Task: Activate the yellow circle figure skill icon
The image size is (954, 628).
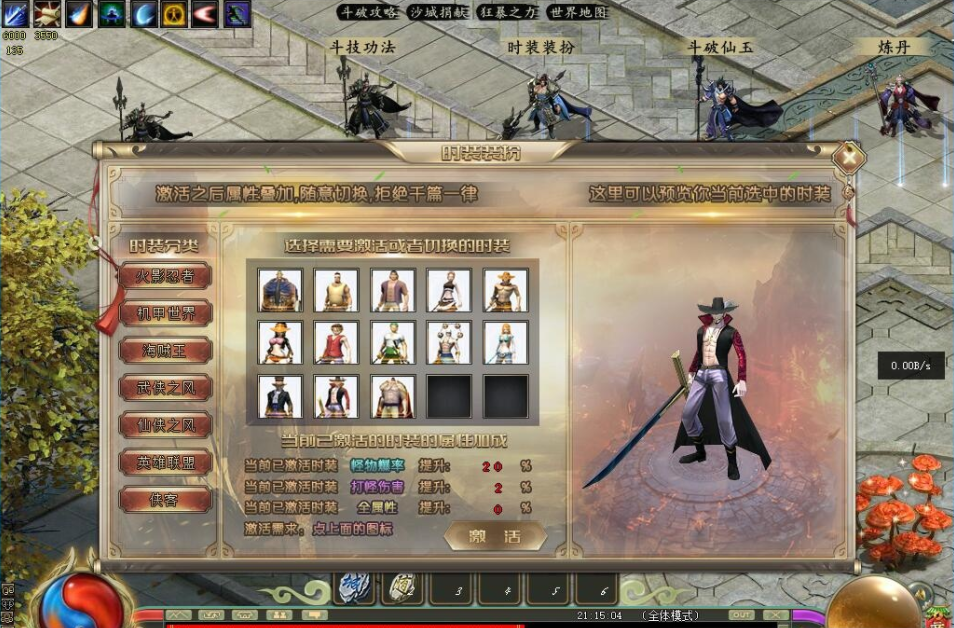Action: click(x=175, y=13)
